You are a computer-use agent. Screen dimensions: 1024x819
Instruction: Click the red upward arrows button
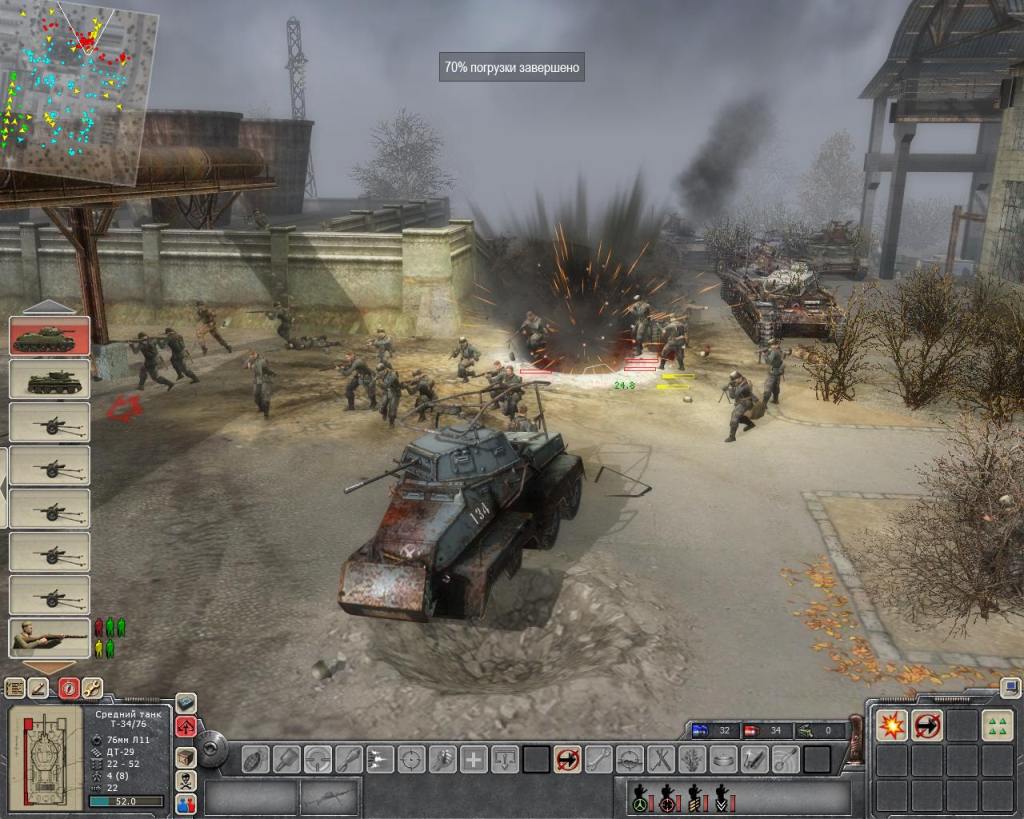tap(186, 727)
